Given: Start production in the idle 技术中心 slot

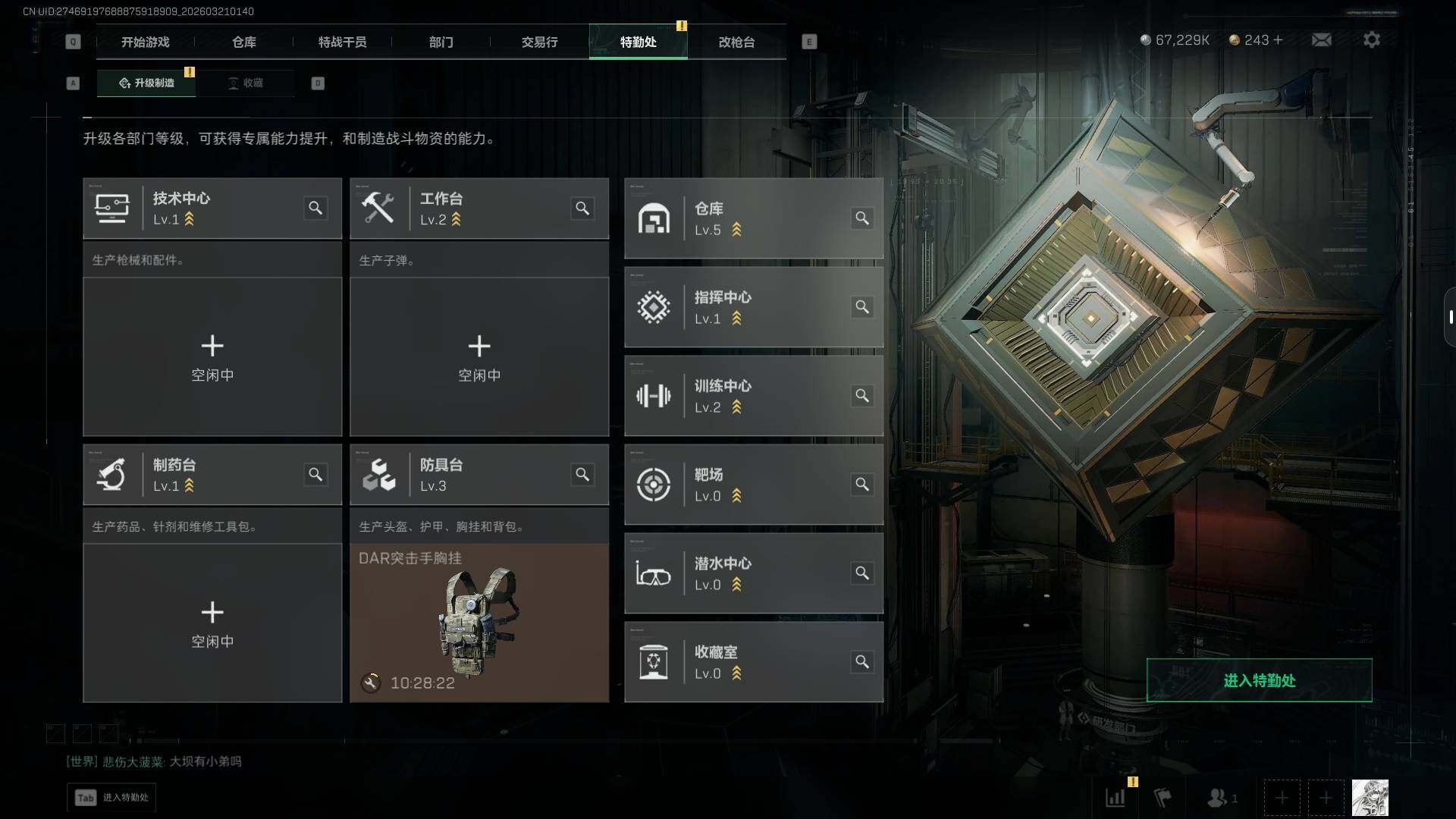Looking at the screenshot, I should (x=212, y=356).
